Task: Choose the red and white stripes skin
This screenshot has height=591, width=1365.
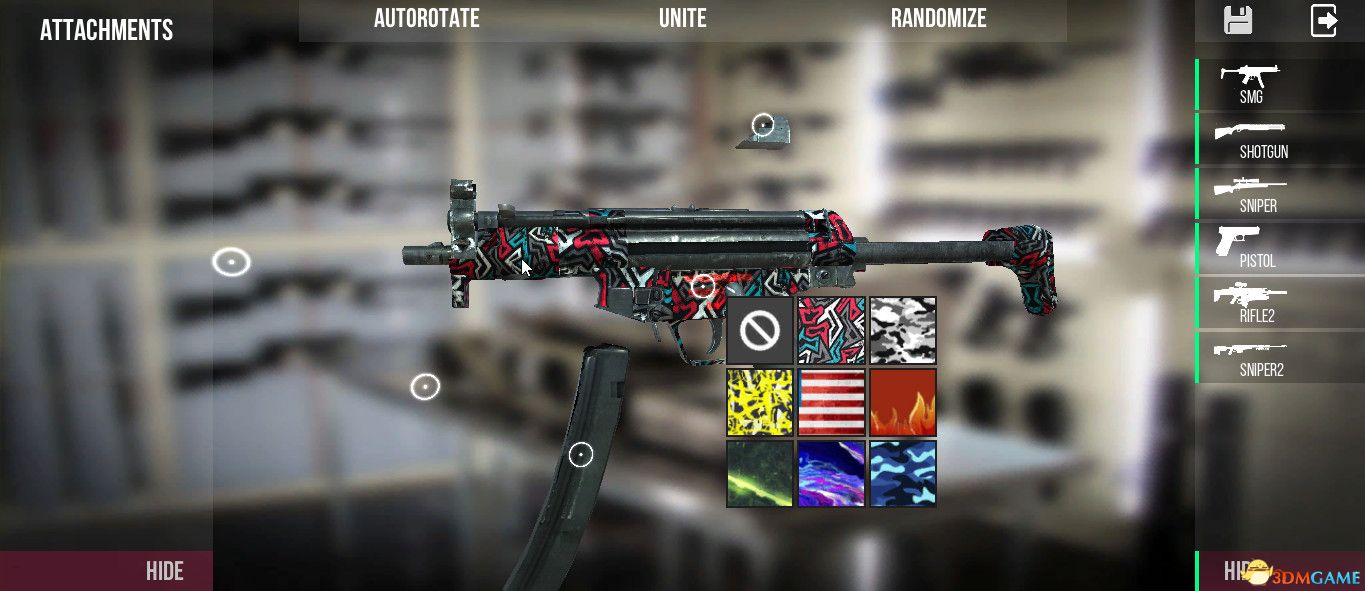Action: click(x=831, y=402)
